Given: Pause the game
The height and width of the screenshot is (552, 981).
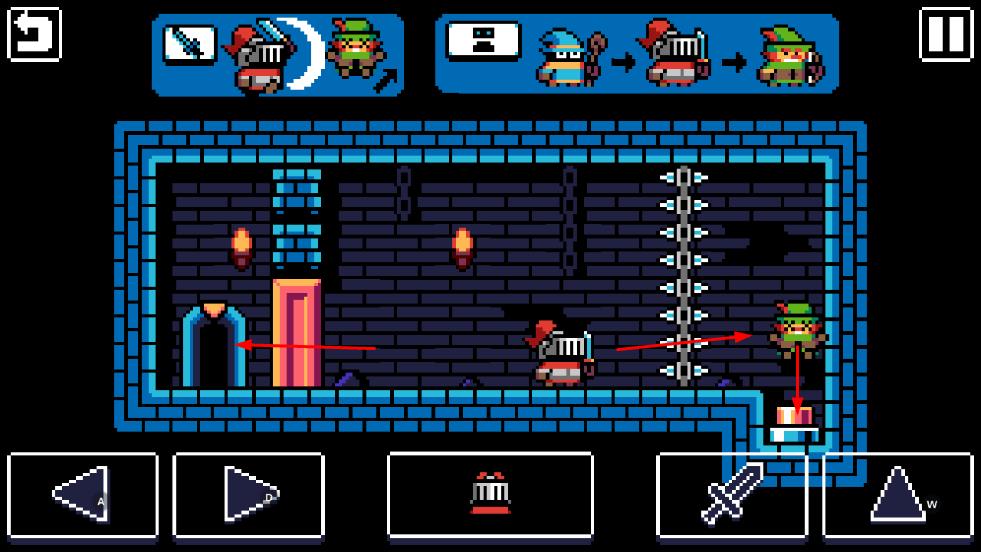Looking at the screenshot, I should pos(945,35).
